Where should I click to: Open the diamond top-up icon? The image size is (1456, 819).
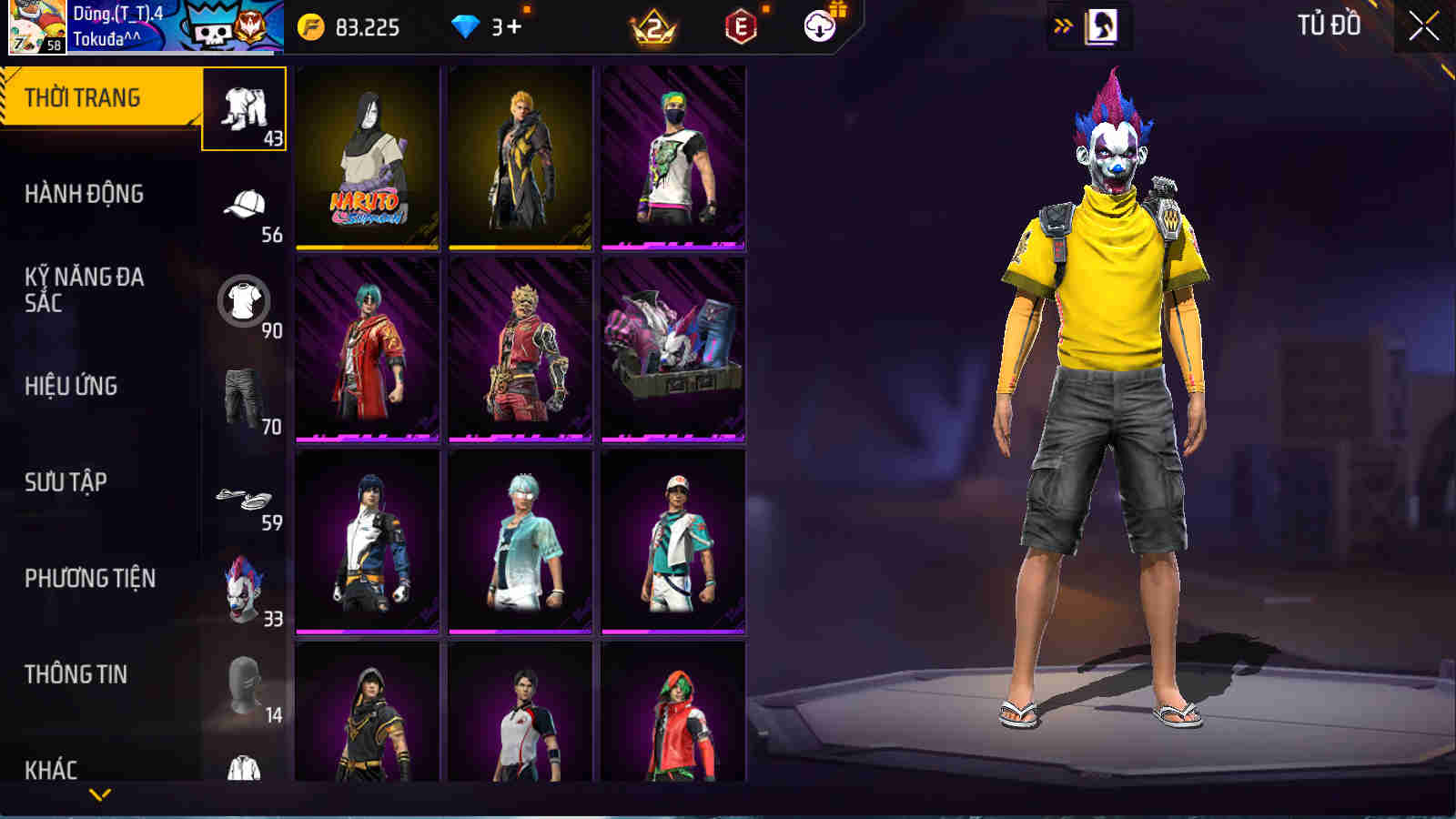pyautogui.click(x=466, y=26)
